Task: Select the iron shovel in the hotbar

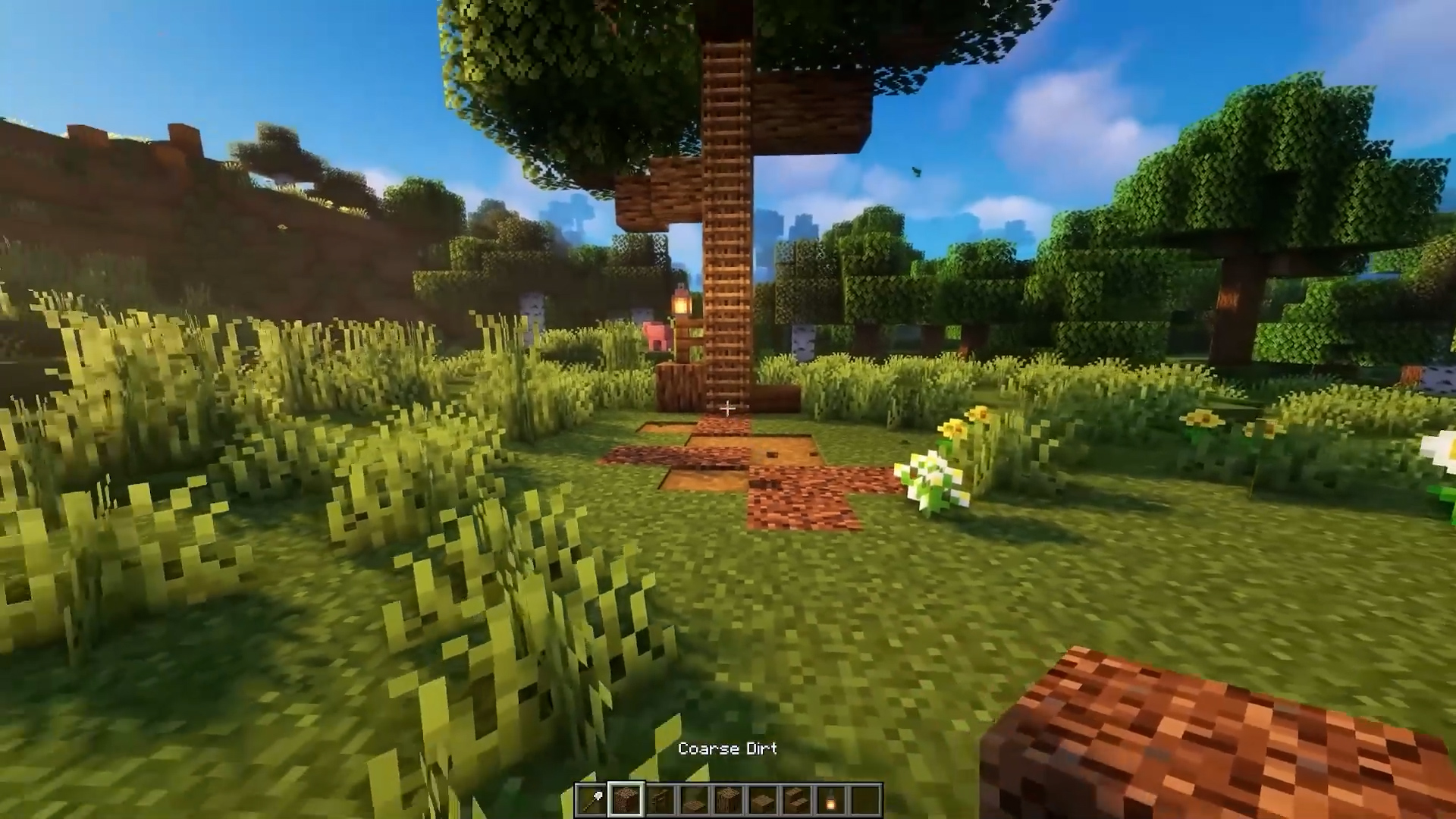Action: [x=590, y=800]
